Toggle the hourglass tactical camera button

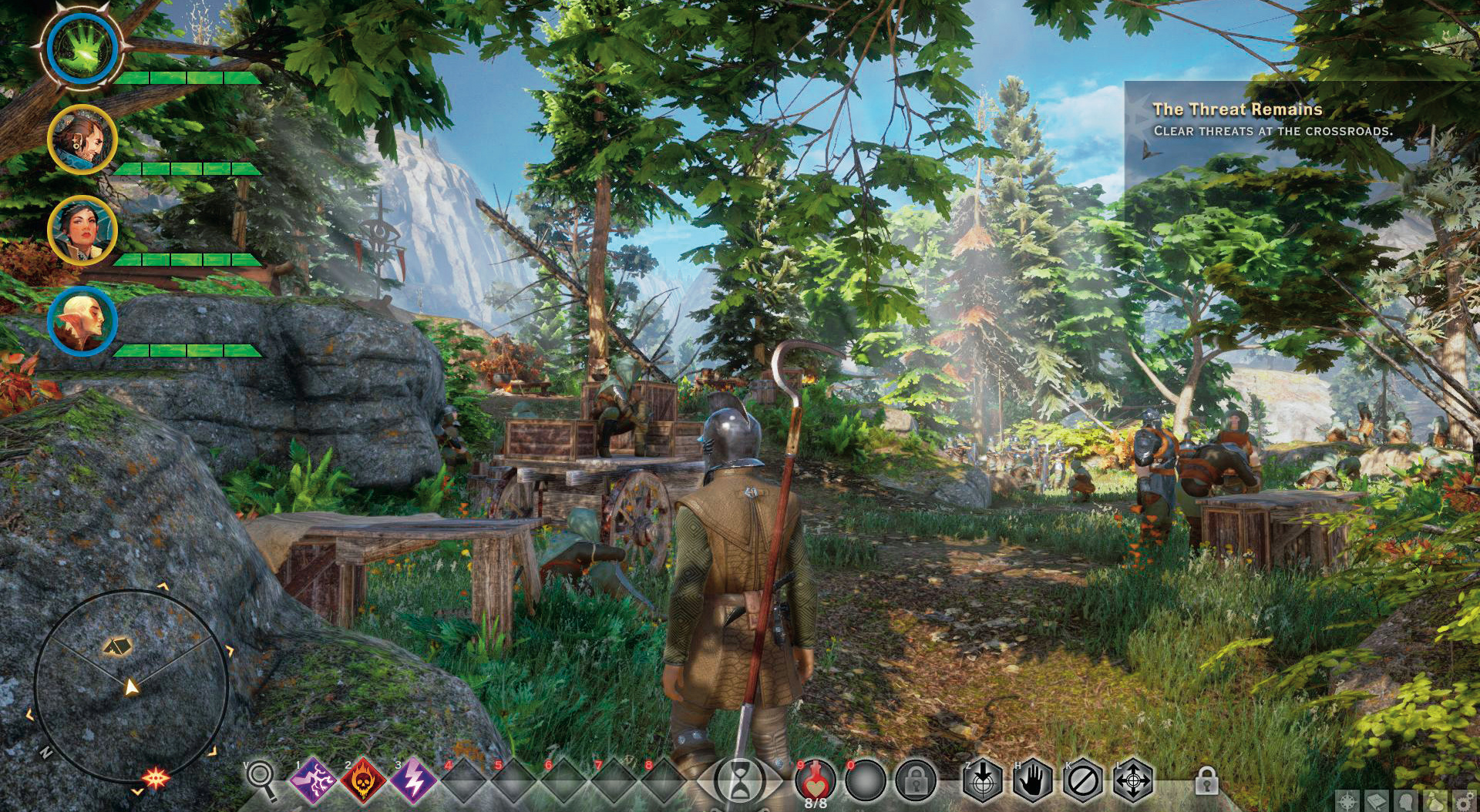click(x=738, y=781)
